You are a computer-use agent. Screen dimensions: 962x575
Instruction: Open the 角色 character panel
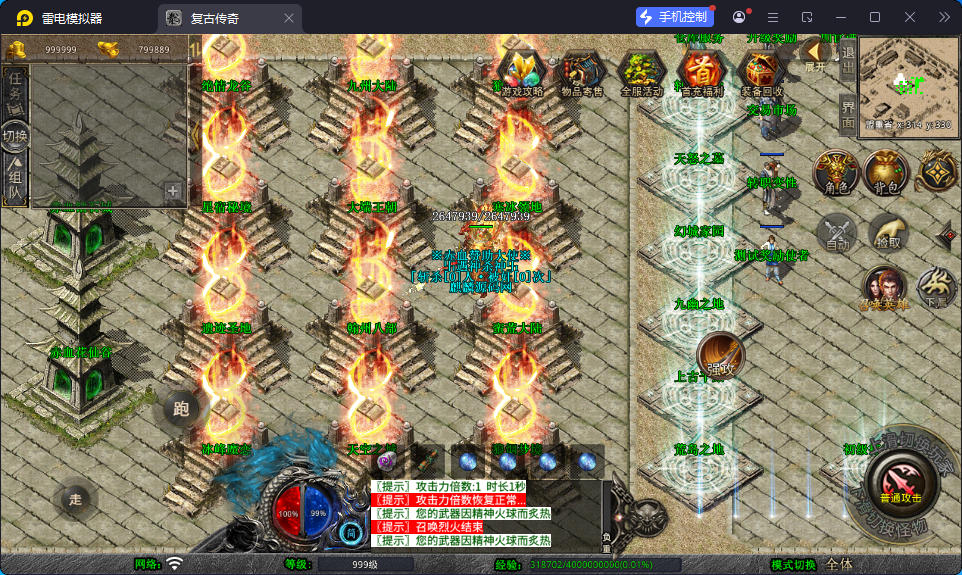[x=836, y=173]
